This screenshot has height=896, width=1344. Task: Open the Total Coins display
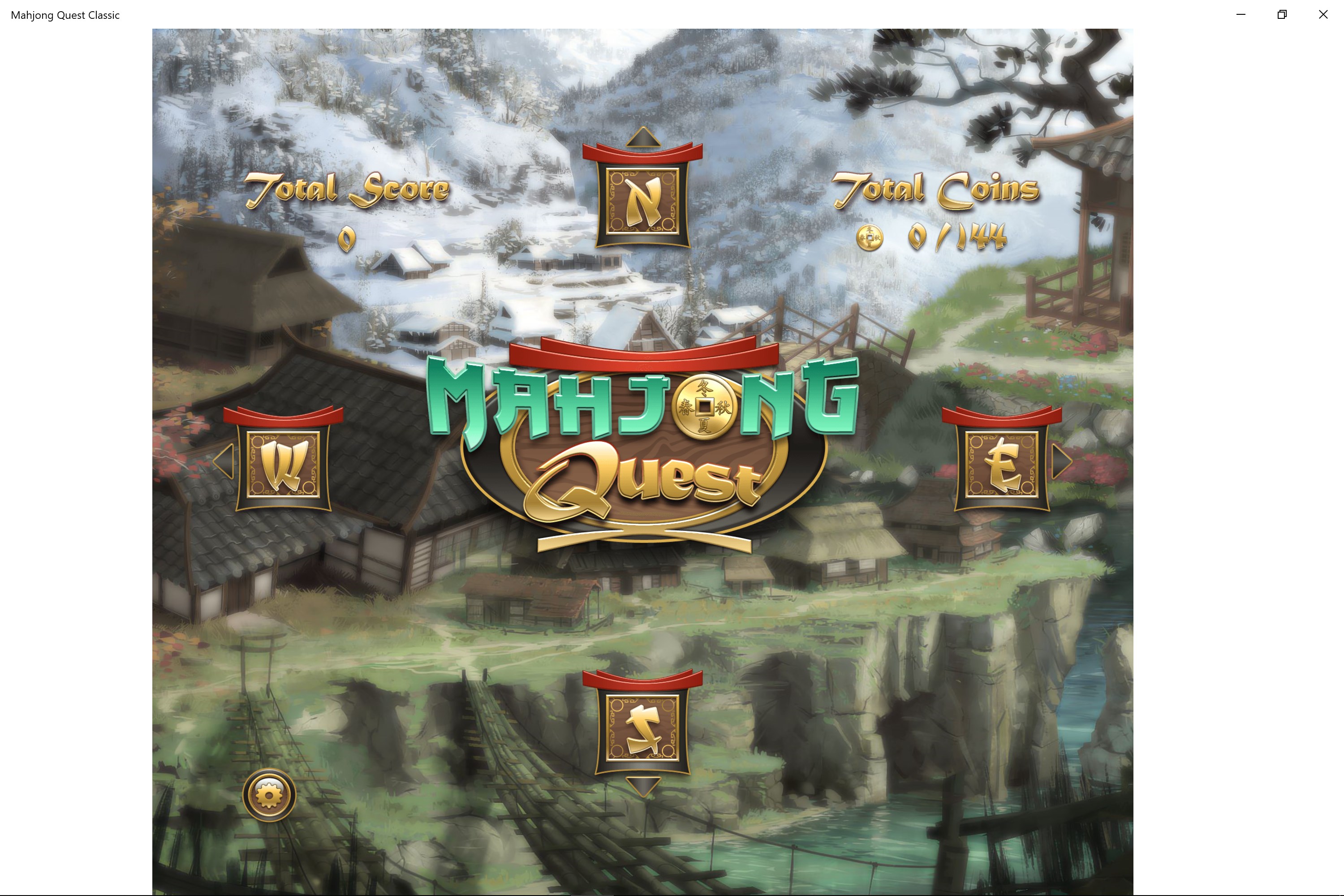[937, 191]
